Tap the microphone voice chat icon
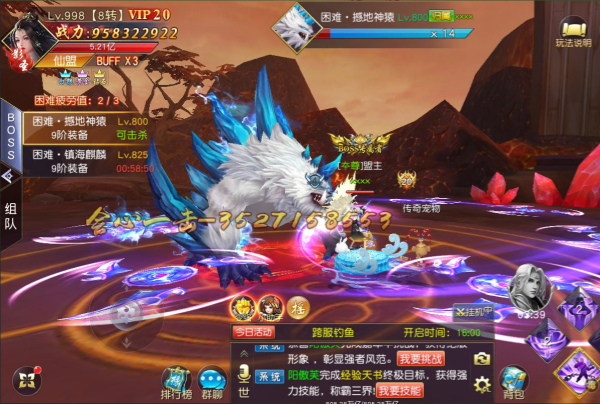This screenshot has height=404, width=600. pos(242,373)
